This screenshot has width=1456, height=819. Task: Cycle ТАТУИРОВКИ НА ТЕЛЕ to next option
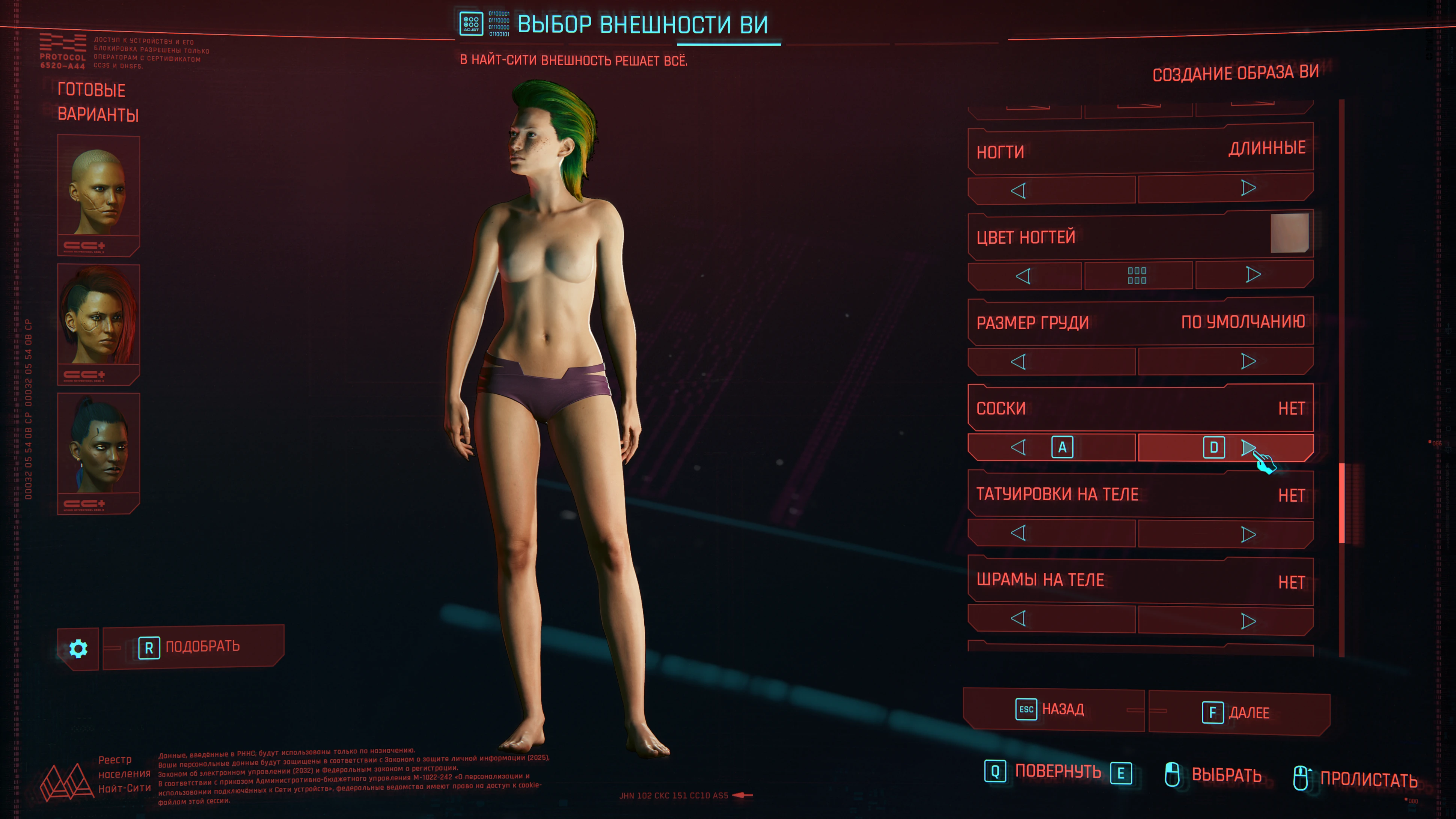(1248, 534)
